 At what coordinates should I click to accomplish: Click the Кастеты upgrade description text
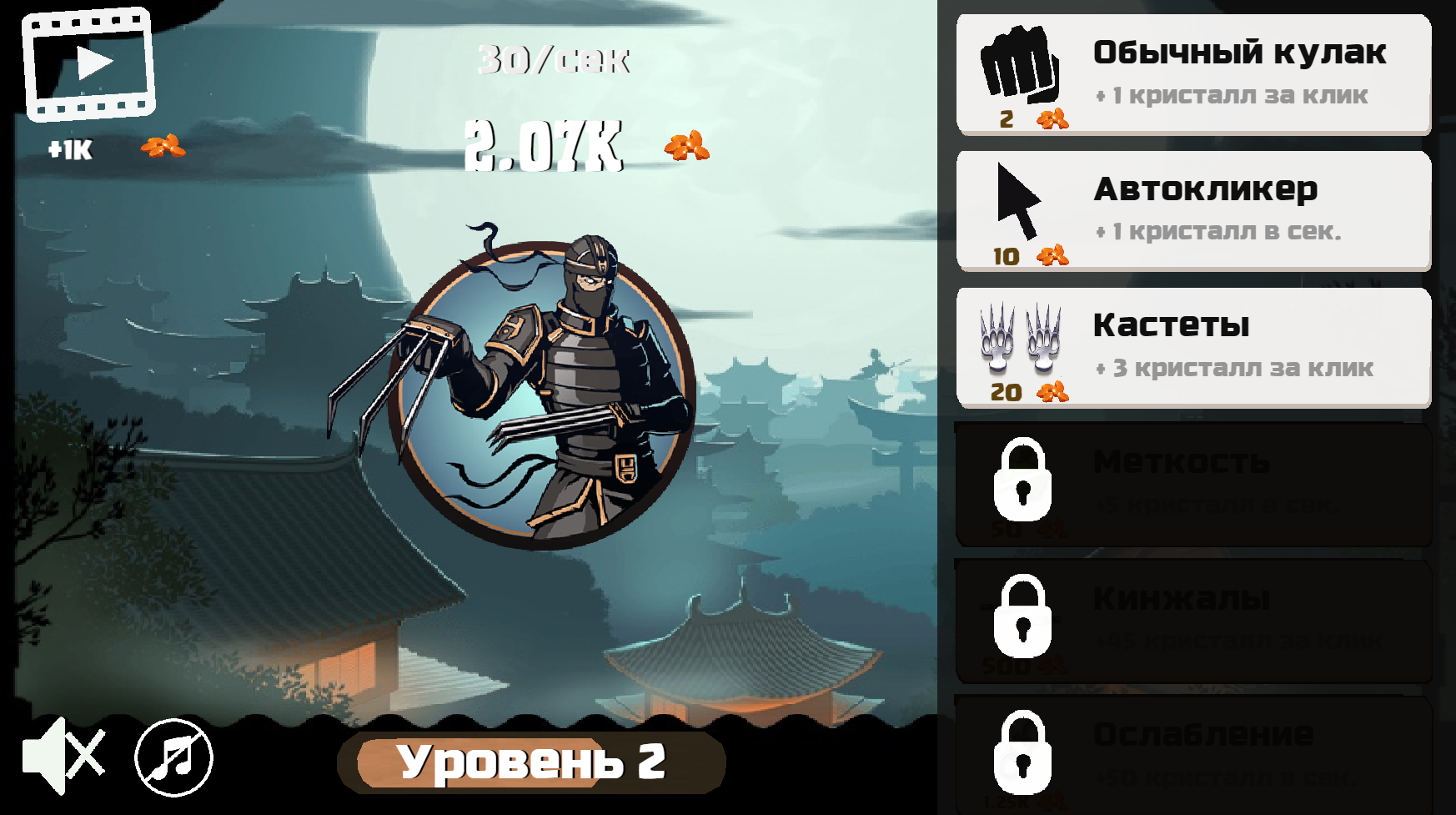pyautogui.click(x=1234, y=367)
